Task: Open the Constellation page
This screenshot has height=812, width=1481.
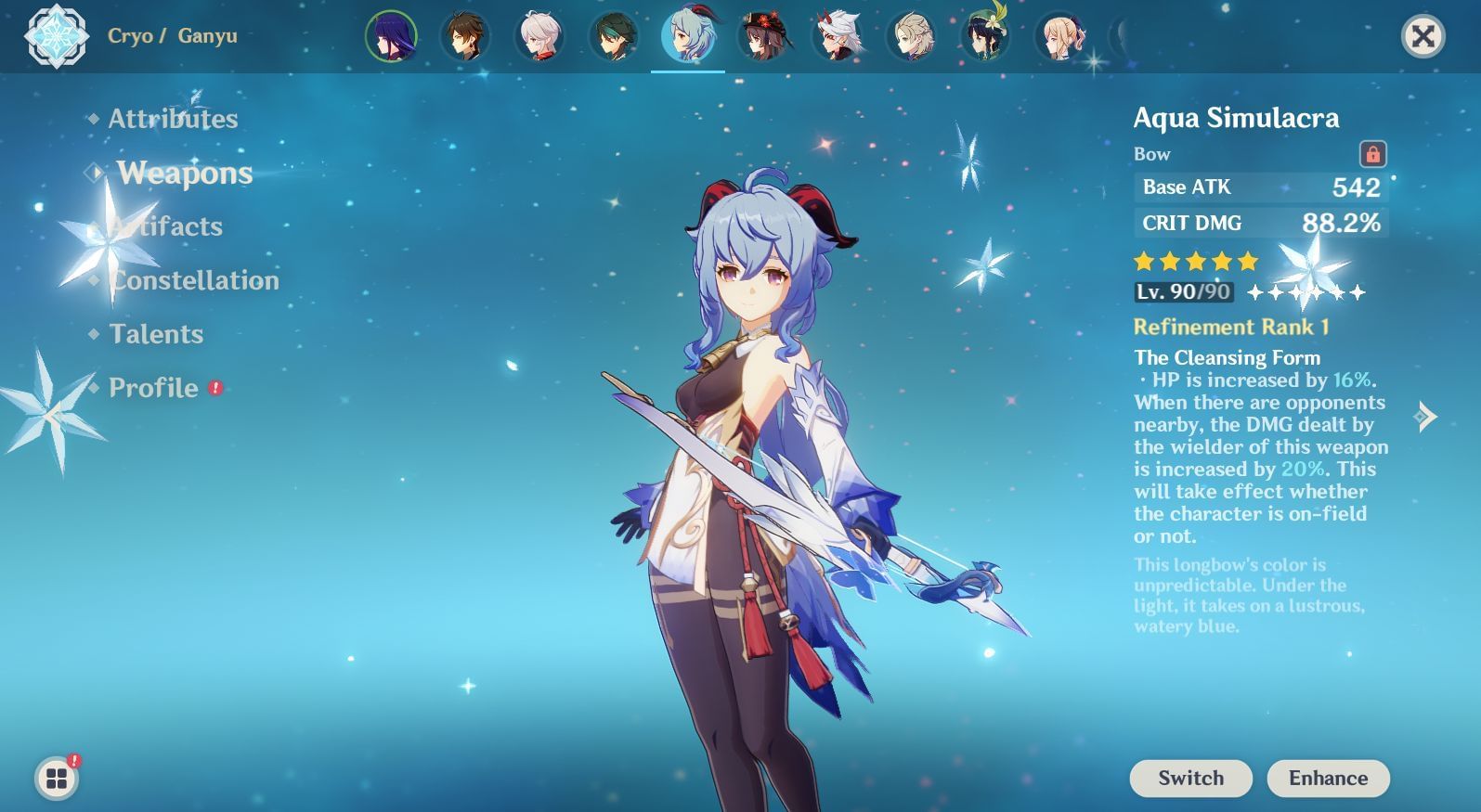Action: [x=194, y=280]
